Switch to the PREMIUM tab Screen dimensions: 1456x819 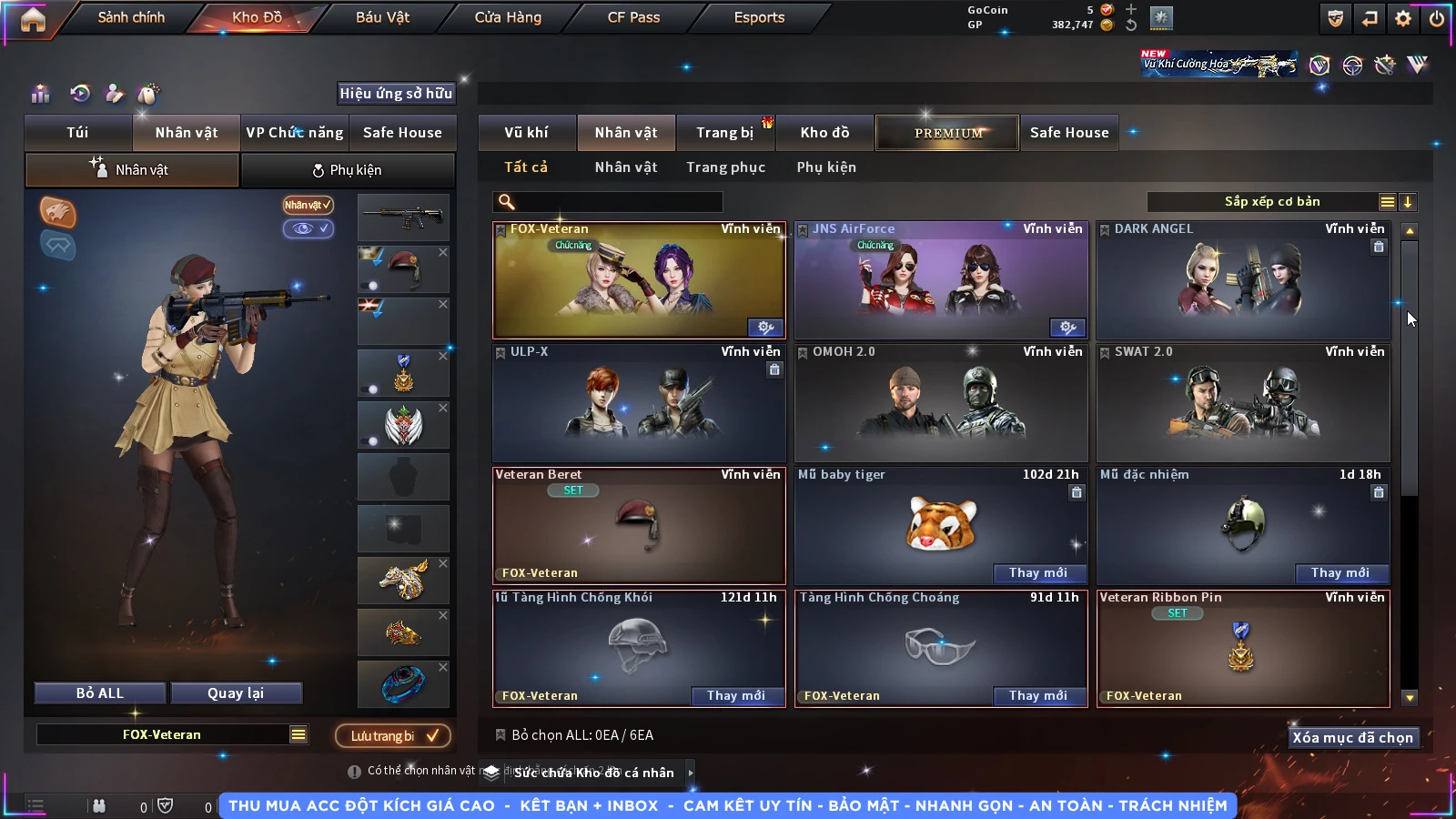point(948,133)
